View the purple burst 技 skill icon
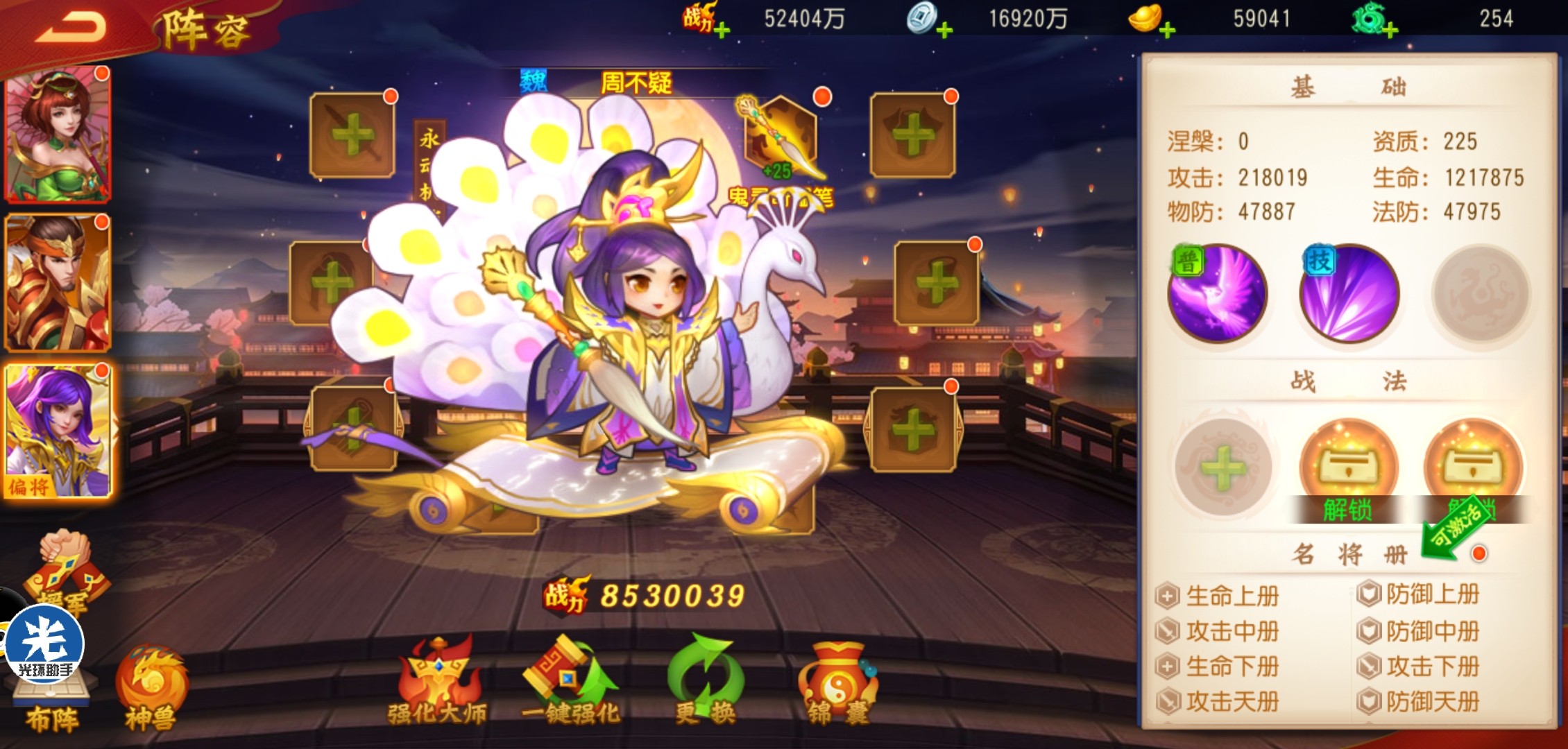This screenshot has width=1568, height=749. point(1349,293)
